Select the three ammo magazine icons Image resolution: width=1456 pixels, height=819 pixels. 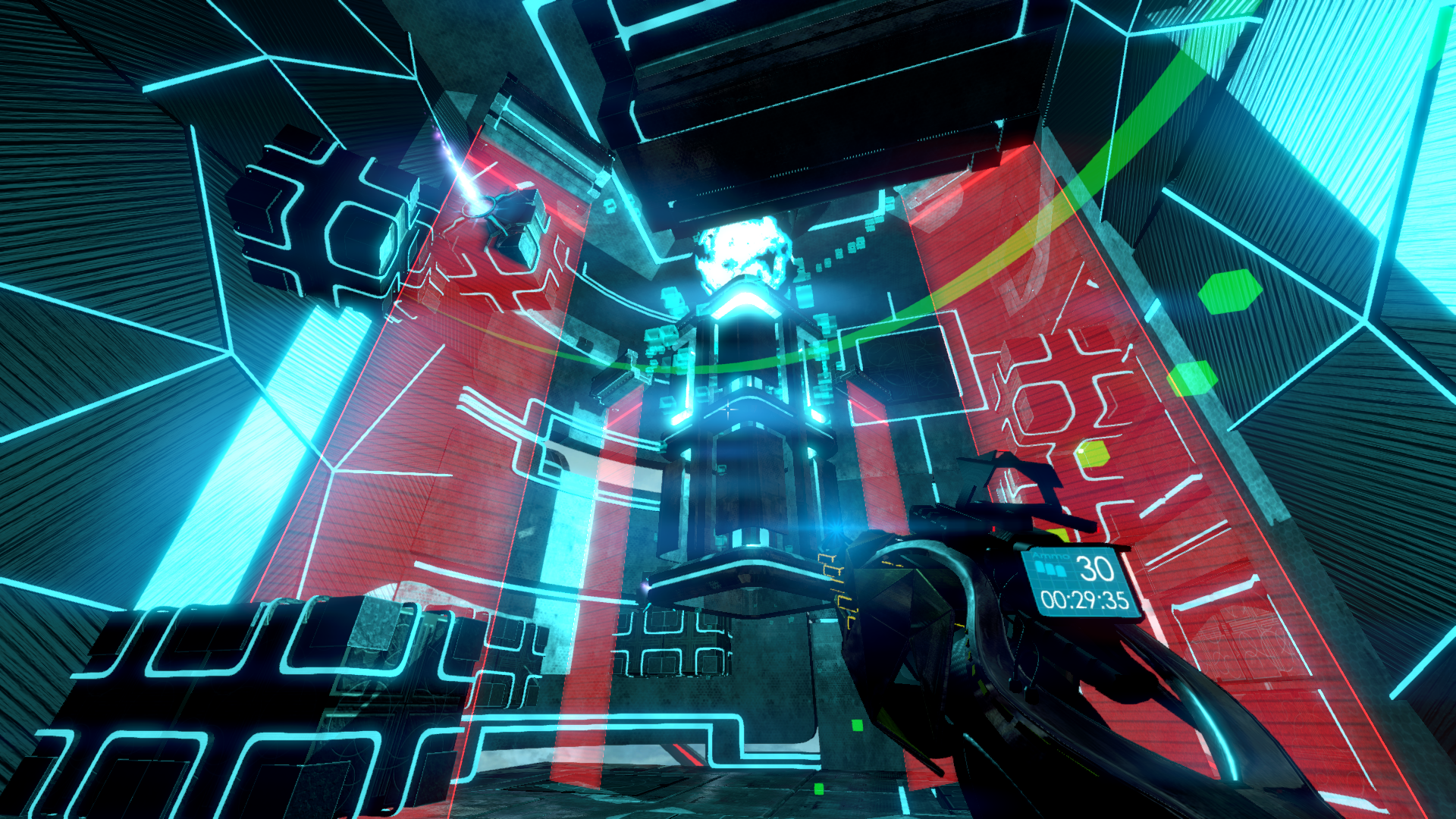pyautogui.click(x=1050, y=569)
